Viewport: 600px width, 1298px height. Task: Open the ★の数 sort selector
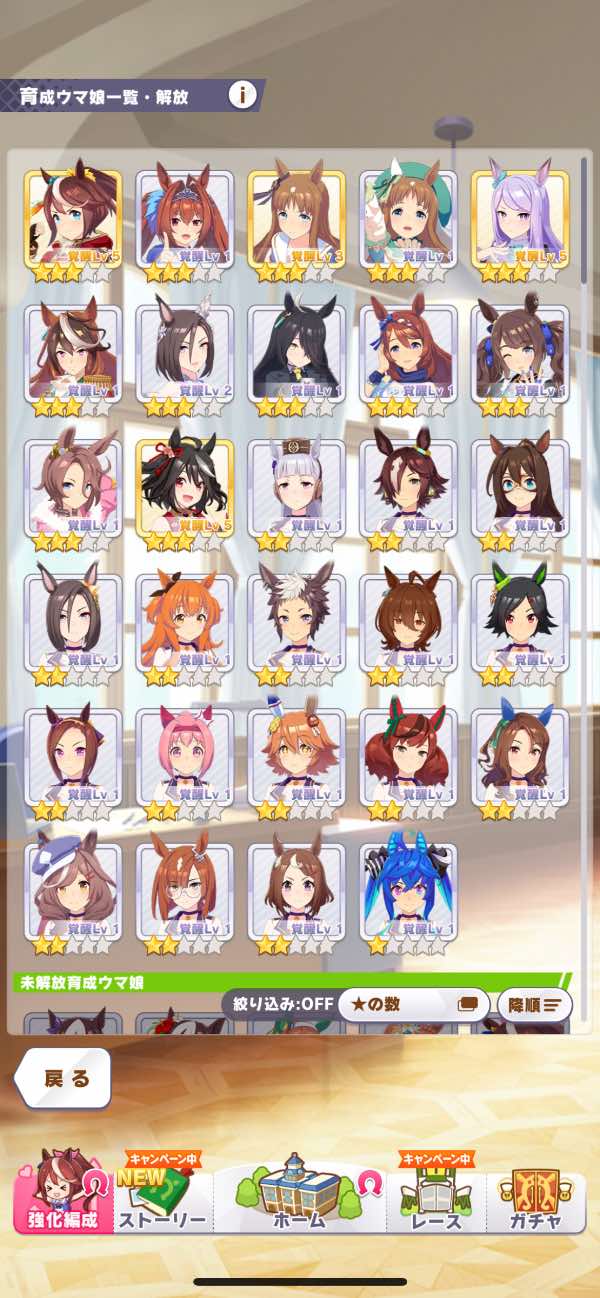pyautogui.click(x=412, y=1004)
